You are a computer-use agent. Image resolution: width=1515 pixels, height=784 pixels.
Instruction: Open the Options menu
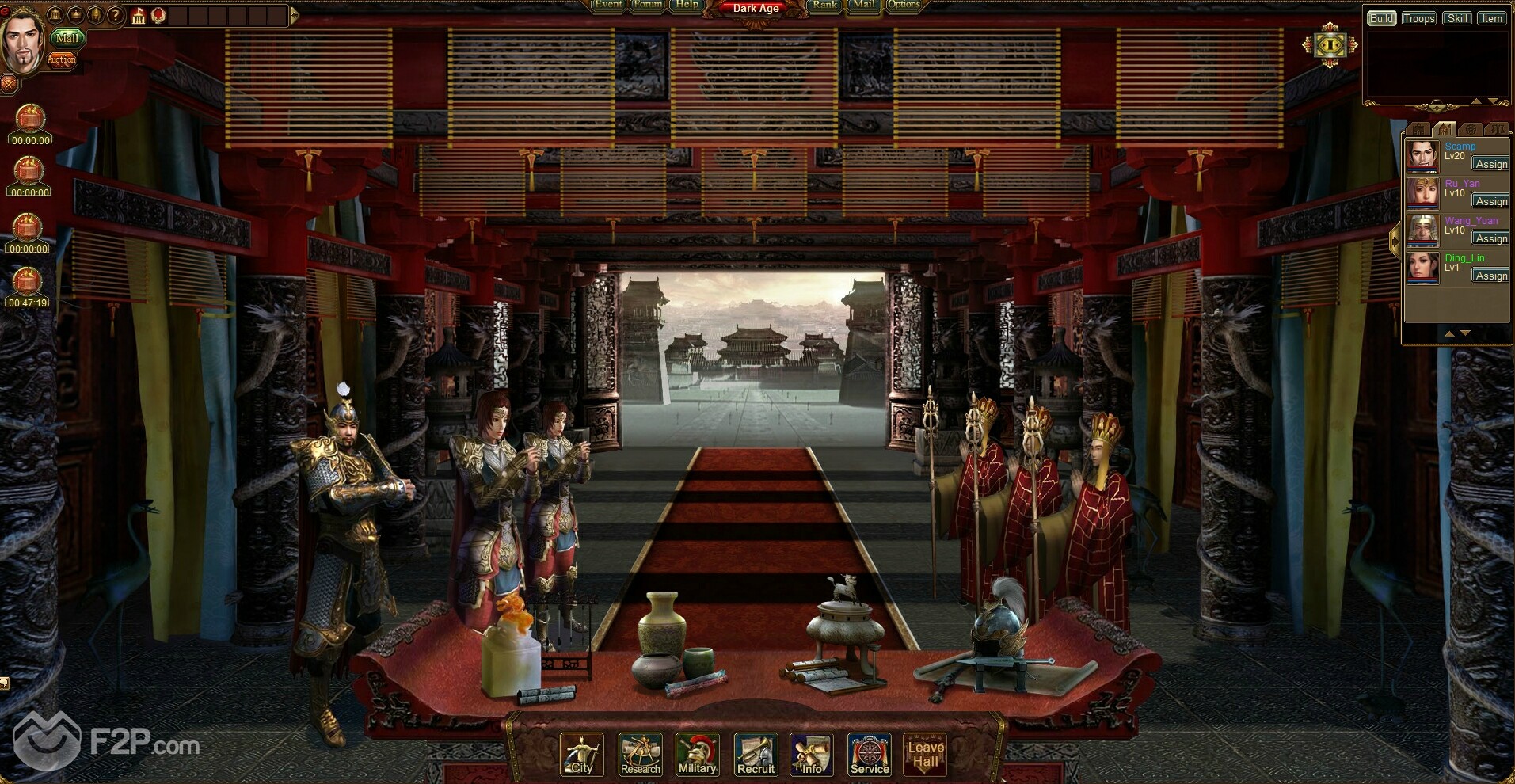[904, 5]
